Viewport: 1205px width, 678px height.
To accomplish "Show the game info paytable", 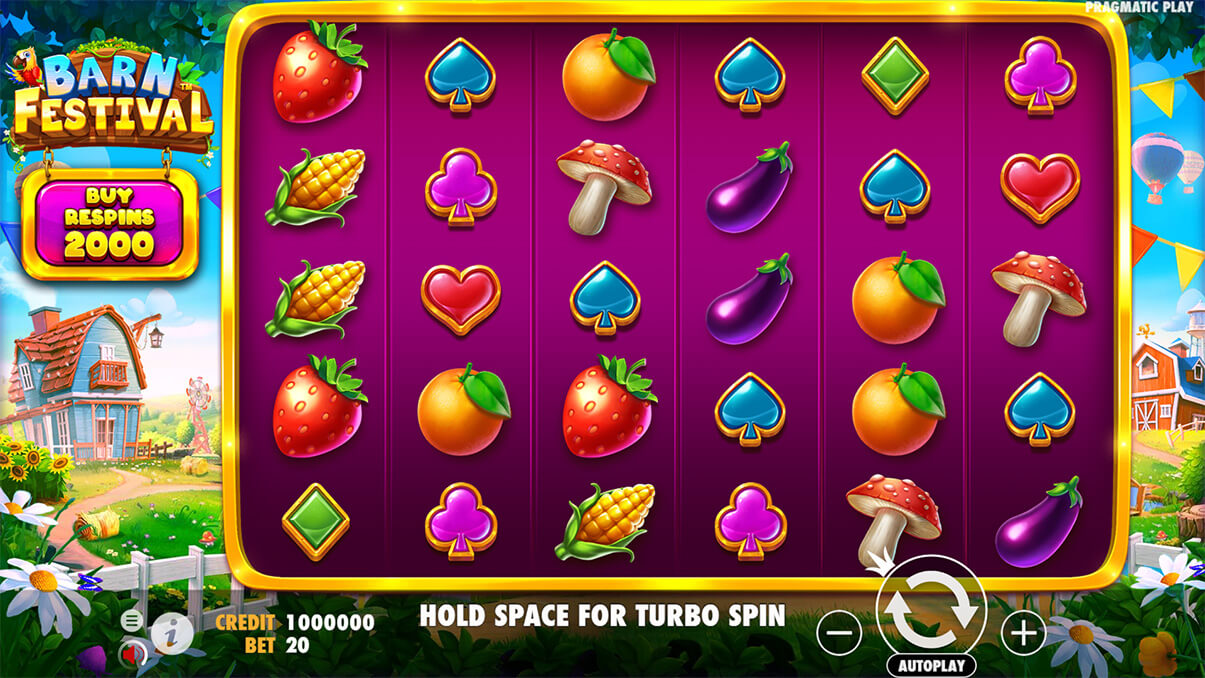I will 171,633.
